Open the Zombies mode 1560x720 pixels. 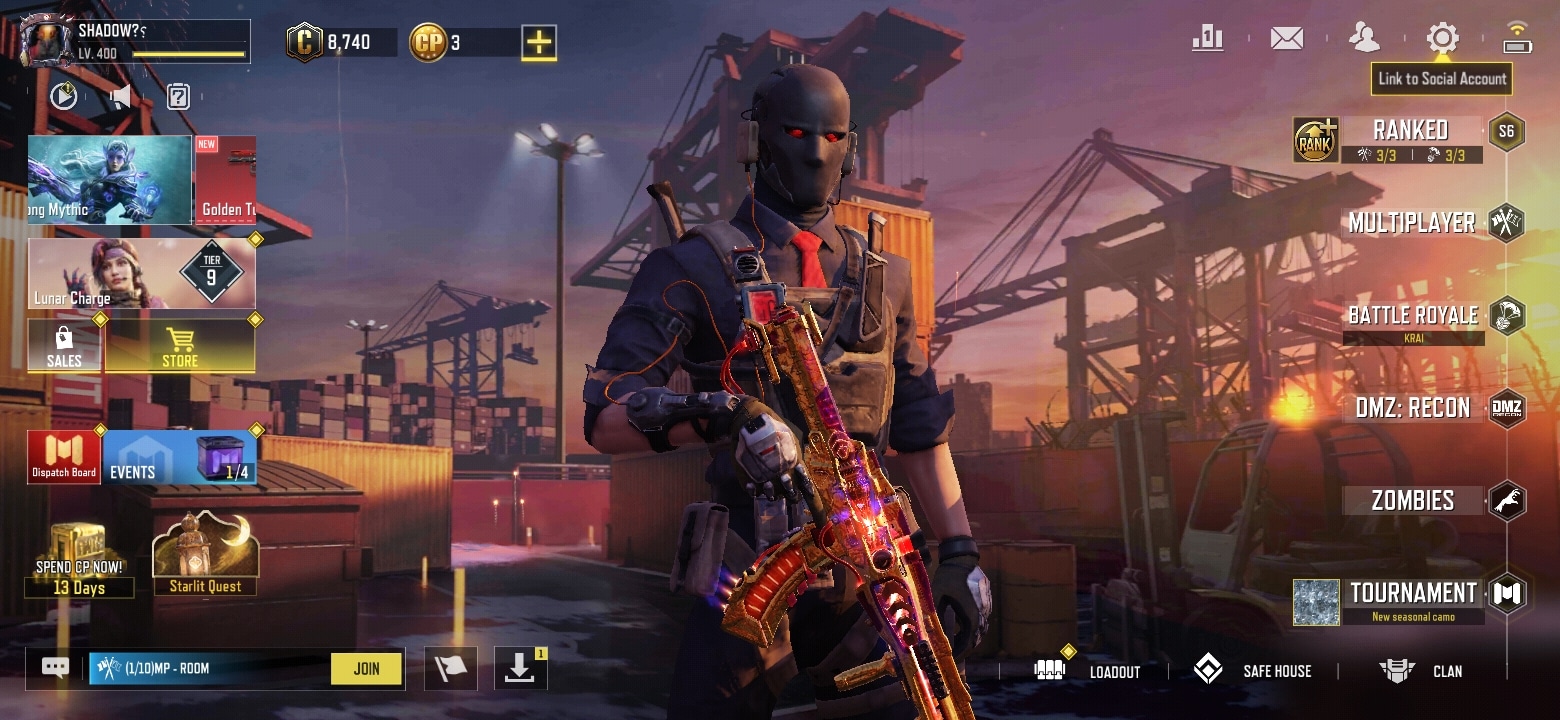click(1412, 501)
